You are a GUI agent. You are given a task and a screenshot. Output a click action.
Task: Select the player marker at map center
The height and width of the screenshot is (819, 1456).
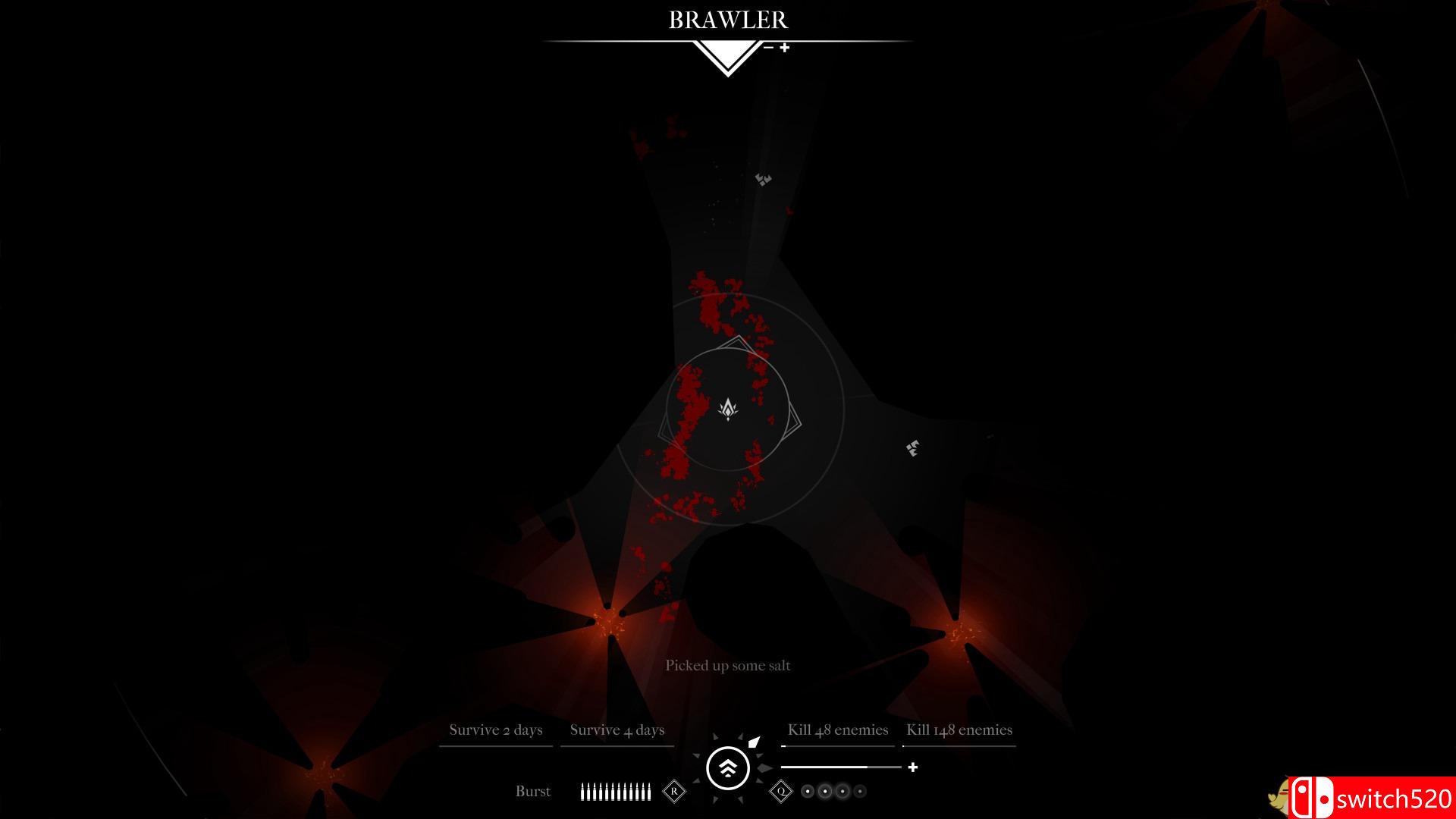(x=727, y=409)
